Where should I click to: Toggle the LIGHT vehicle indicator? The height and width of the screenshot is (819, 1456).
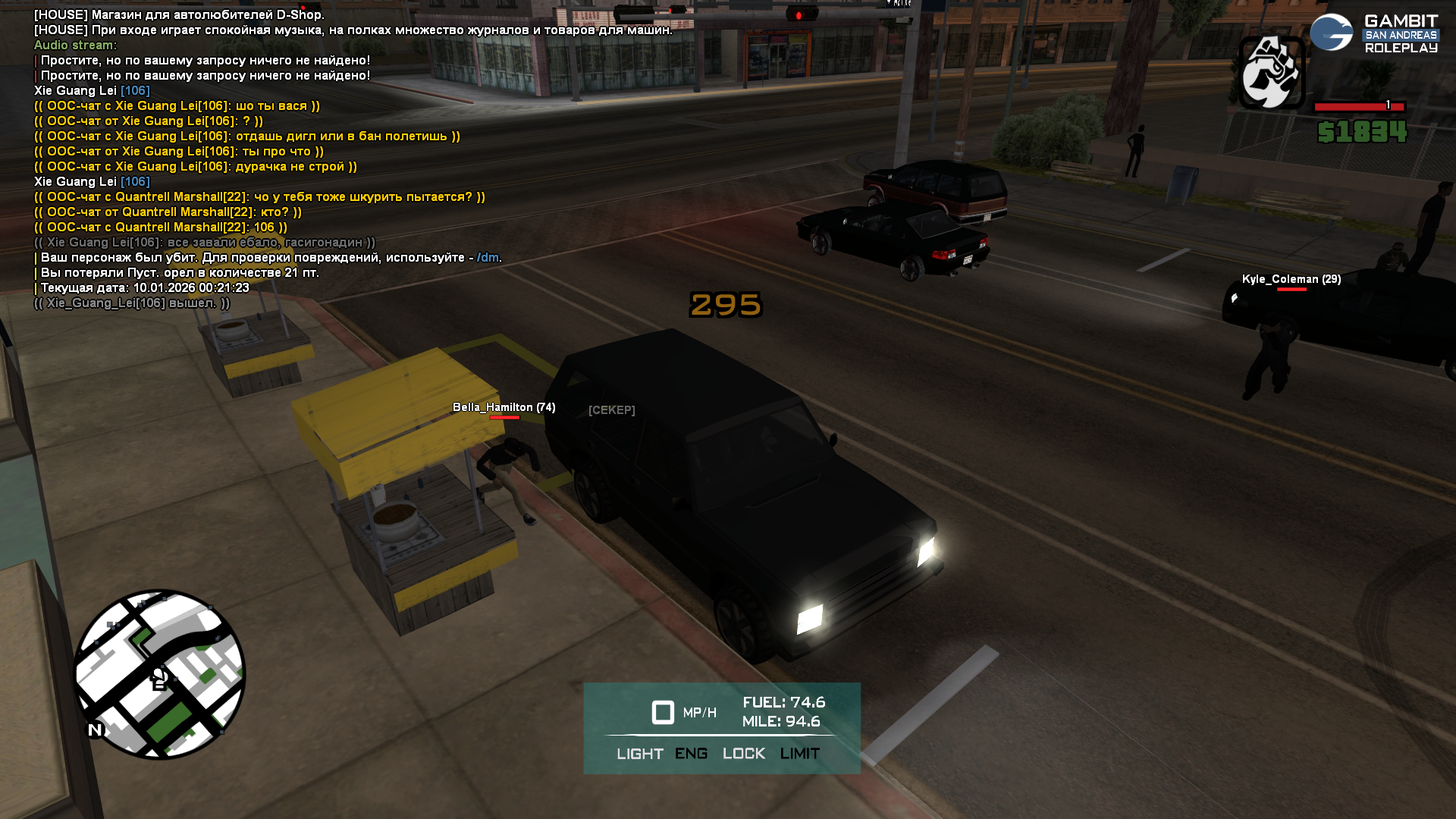(639, 754)
